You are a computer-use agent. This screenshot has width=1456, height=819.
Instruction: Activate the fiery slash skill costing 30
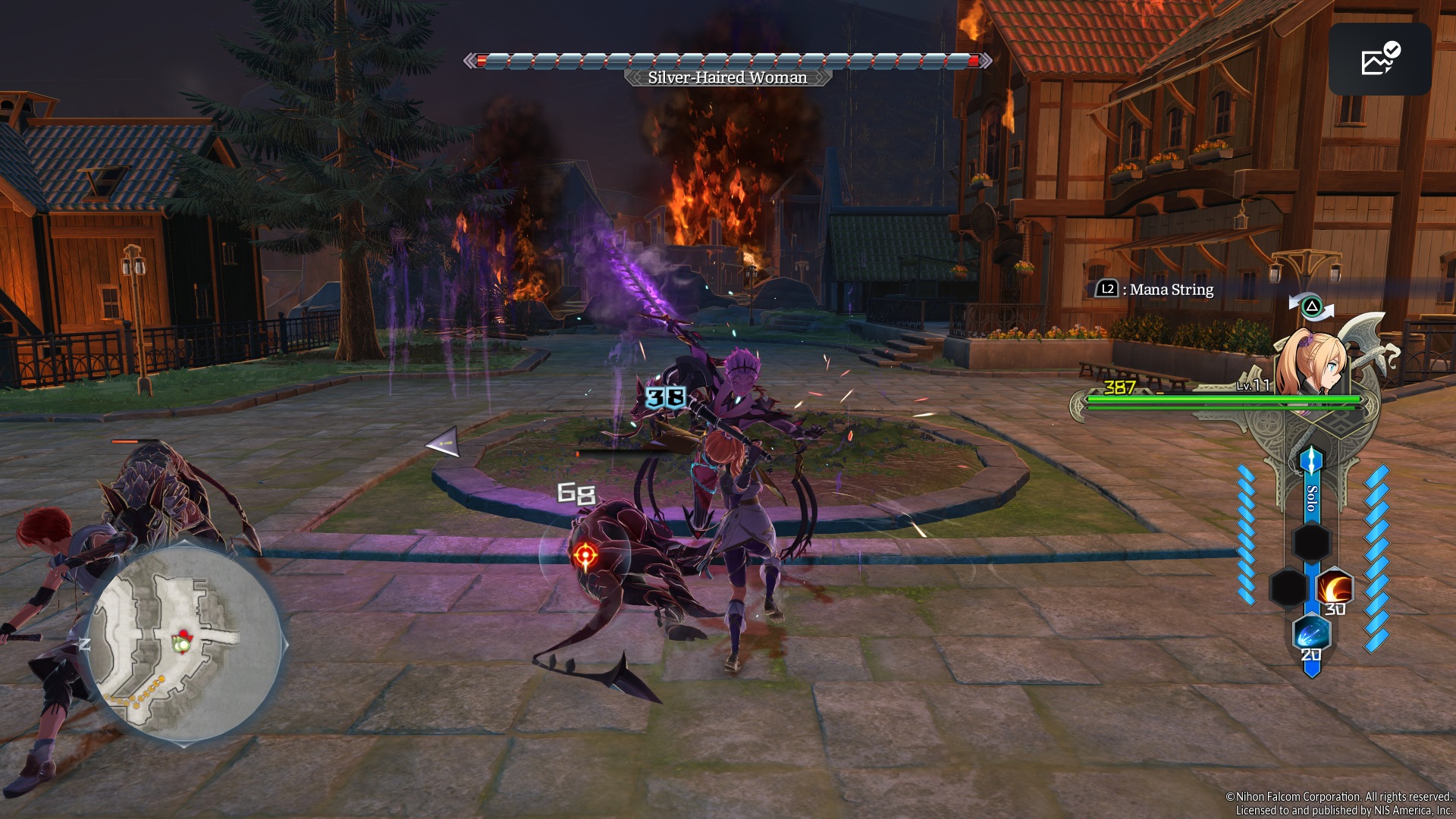1334,588
